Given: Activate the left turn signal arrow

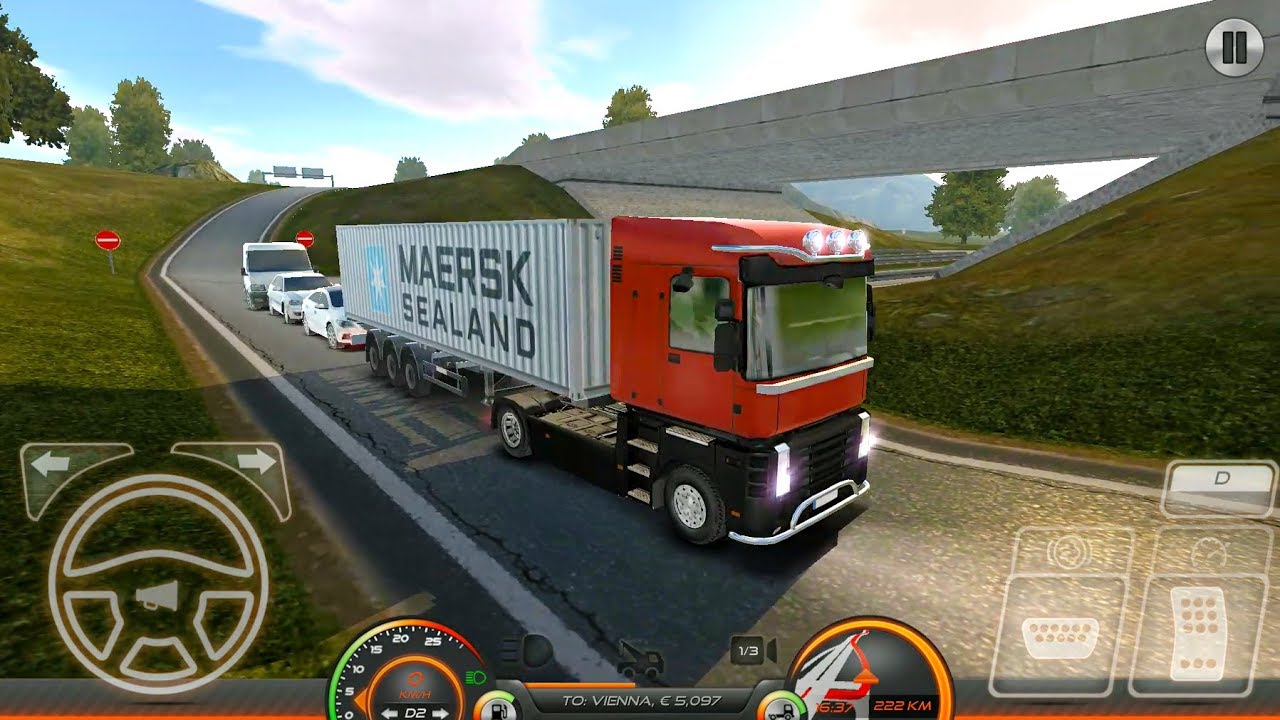Looking at the screenshot, I should click(50, 463).
